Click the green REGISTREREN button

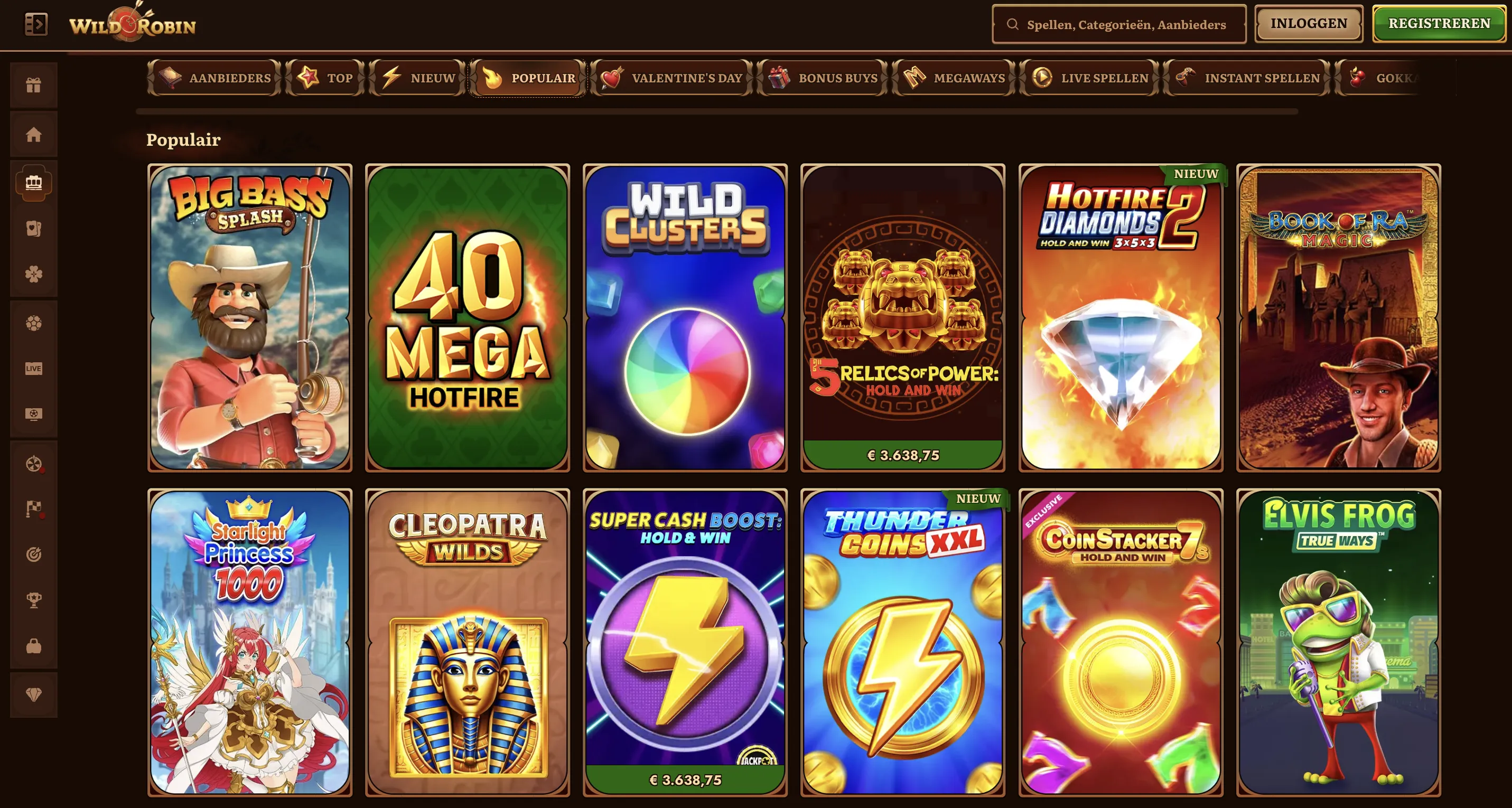[x=1439, y=23]
